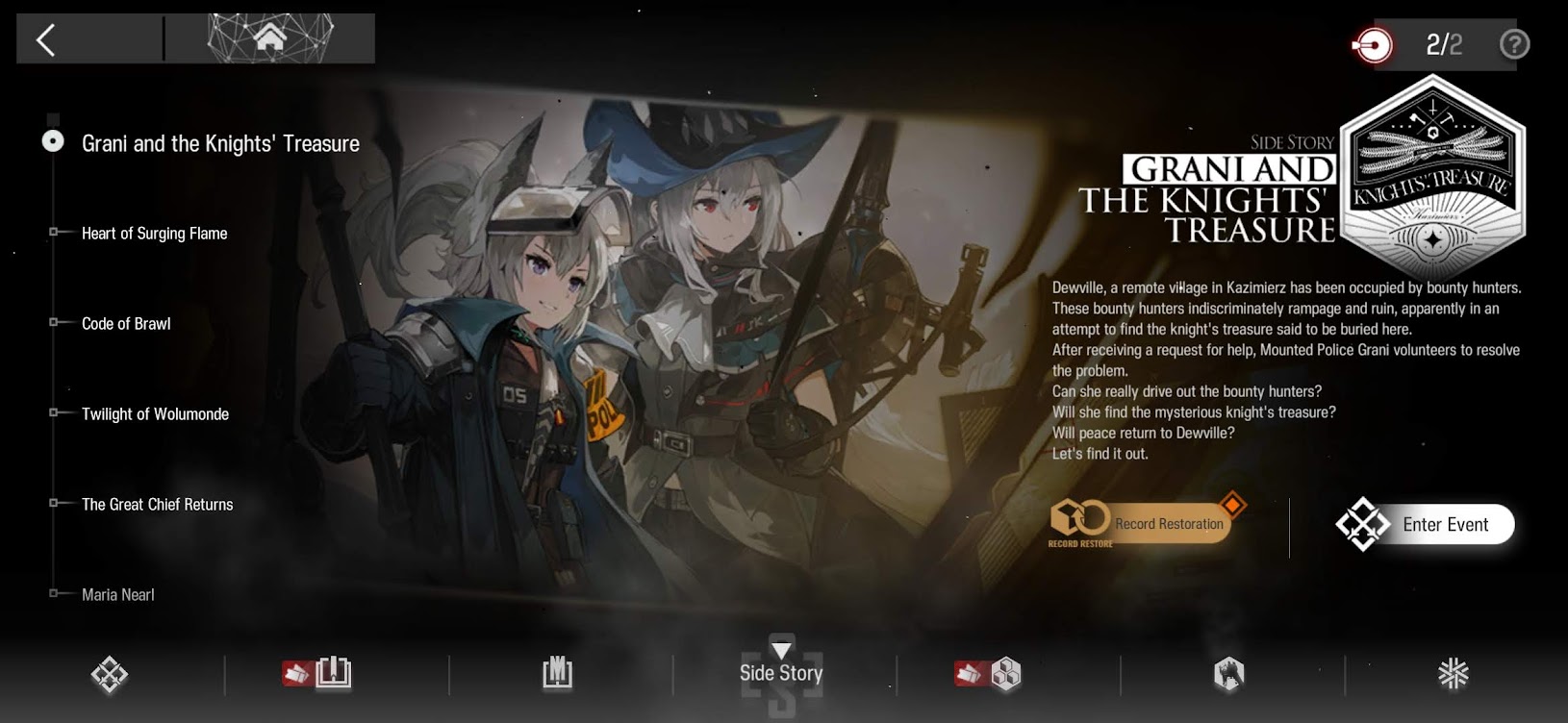
Task: Tap the red record counter icon
Action: 1373,45
